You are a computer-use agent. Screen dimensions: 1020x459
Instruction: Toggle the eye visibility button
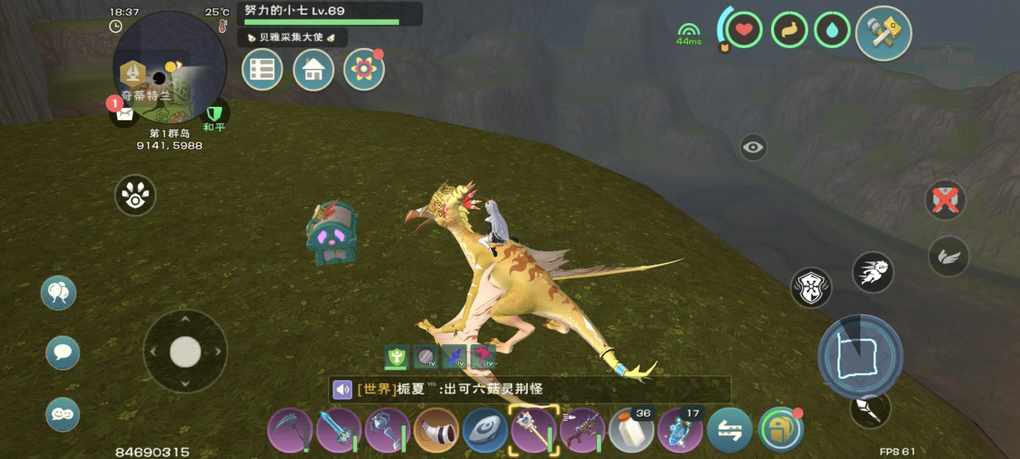(753, 148)
